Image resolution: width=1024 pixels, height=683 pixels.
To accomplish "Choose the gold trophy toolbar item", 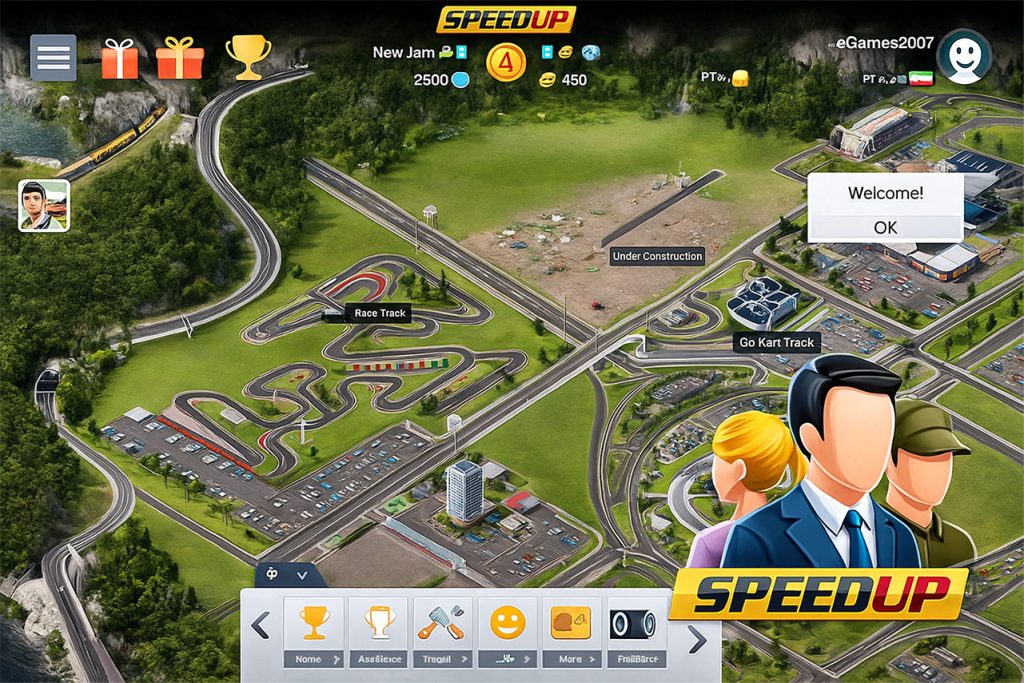I will pos(314,625).
